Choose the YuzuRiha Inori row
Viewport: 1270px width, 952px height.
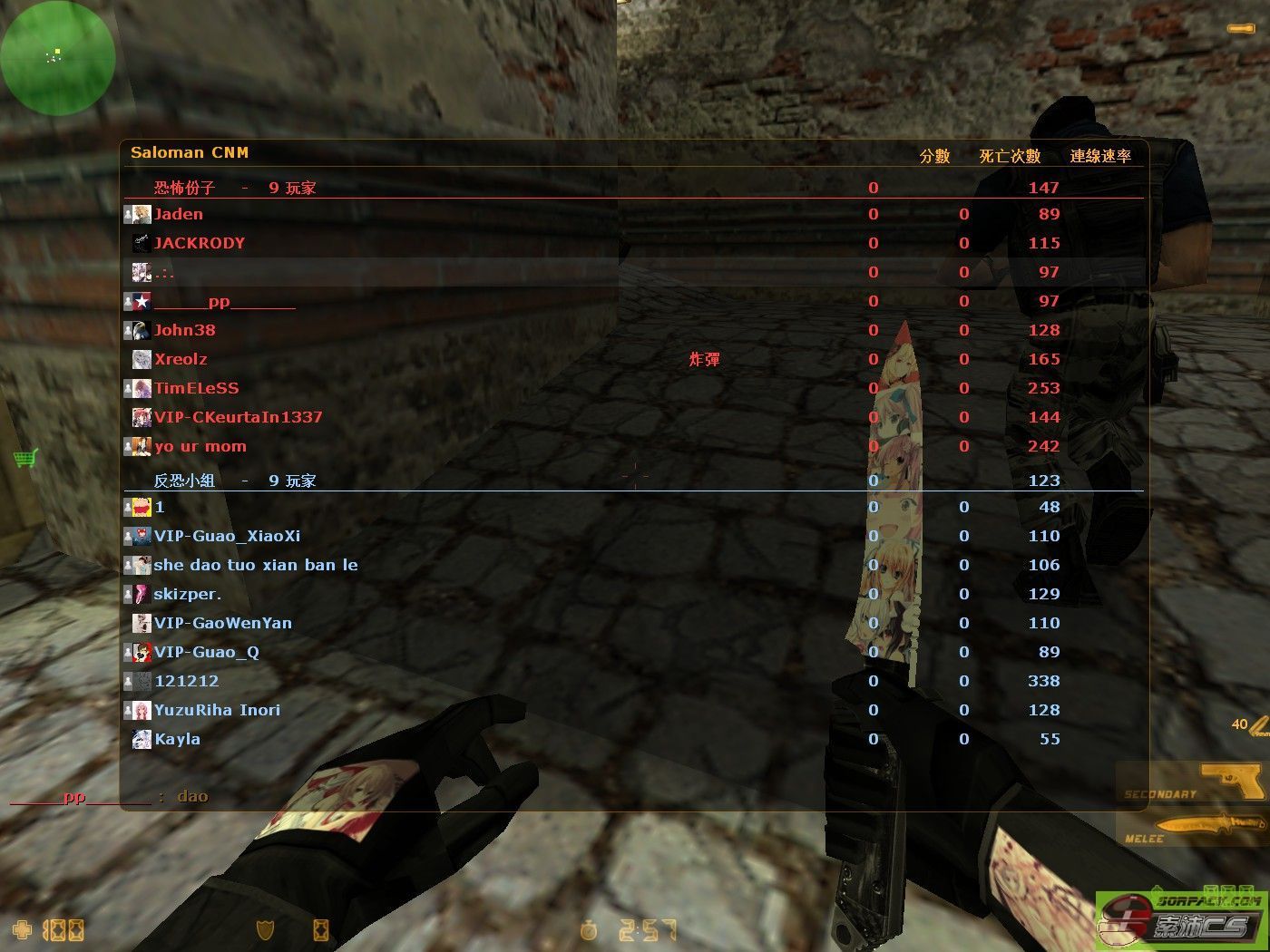coord(217,711)
